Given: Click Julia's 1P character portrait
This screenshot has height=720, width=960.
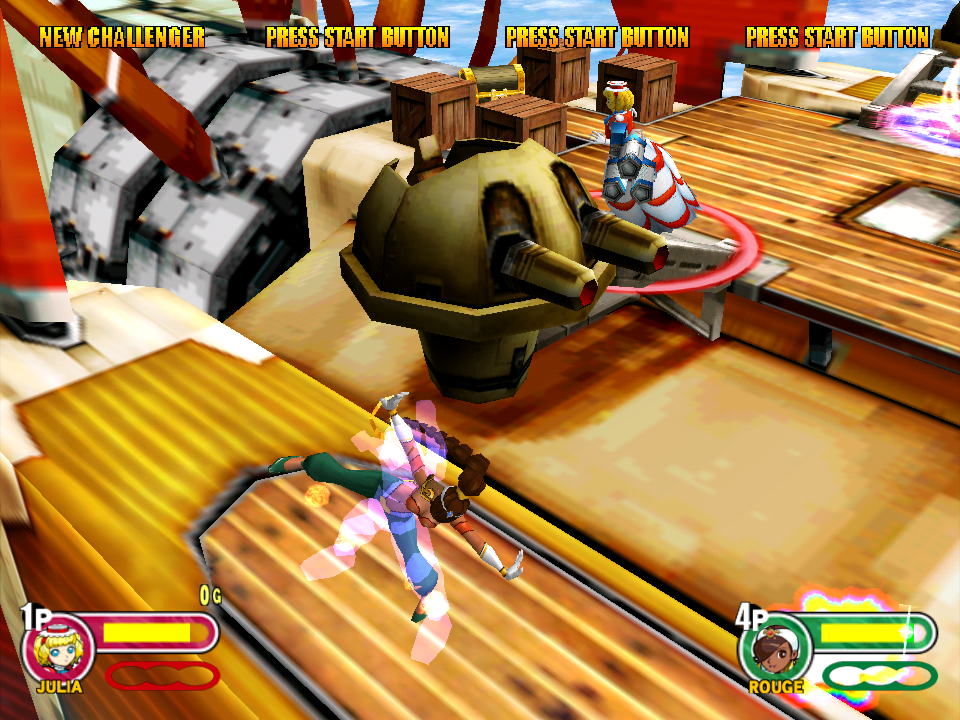Looking at the screenshot, I should pos(58,647).
